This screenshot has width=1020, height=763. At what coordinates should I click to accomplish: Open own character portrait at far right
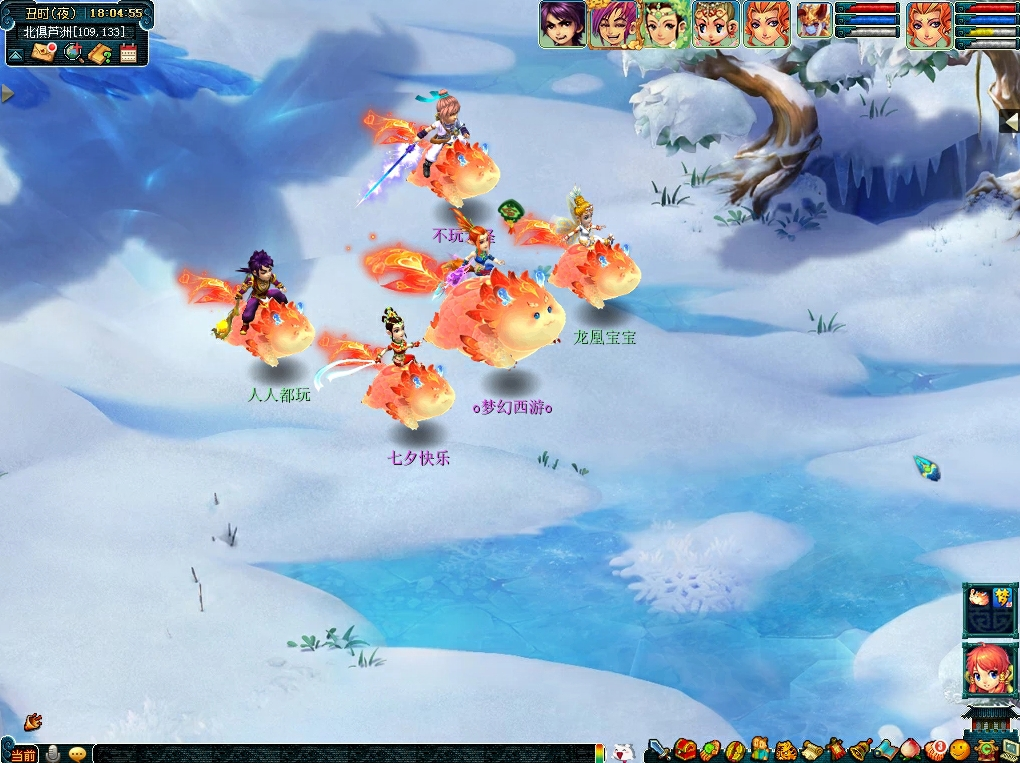[929, 24]
